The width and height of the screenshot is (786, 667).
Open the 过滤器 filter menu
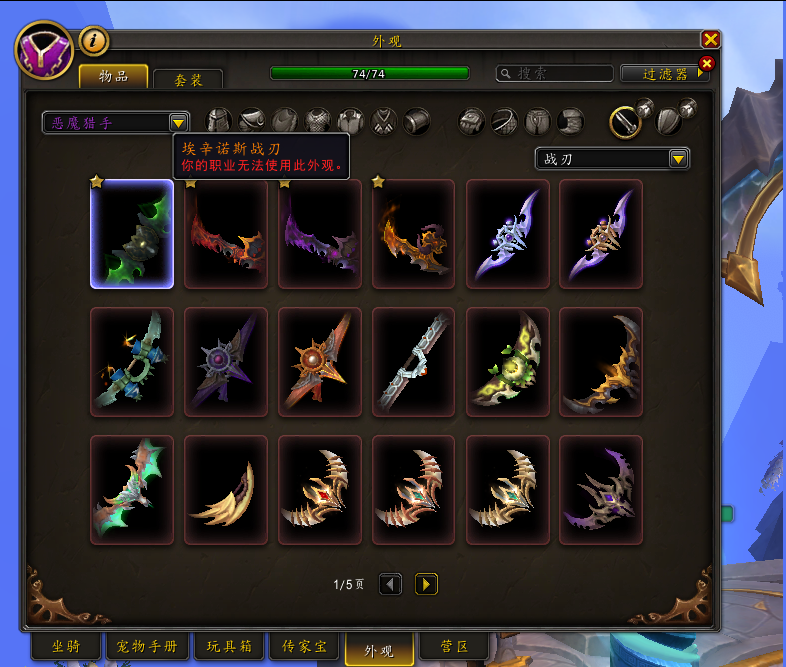tap(664, 74)
